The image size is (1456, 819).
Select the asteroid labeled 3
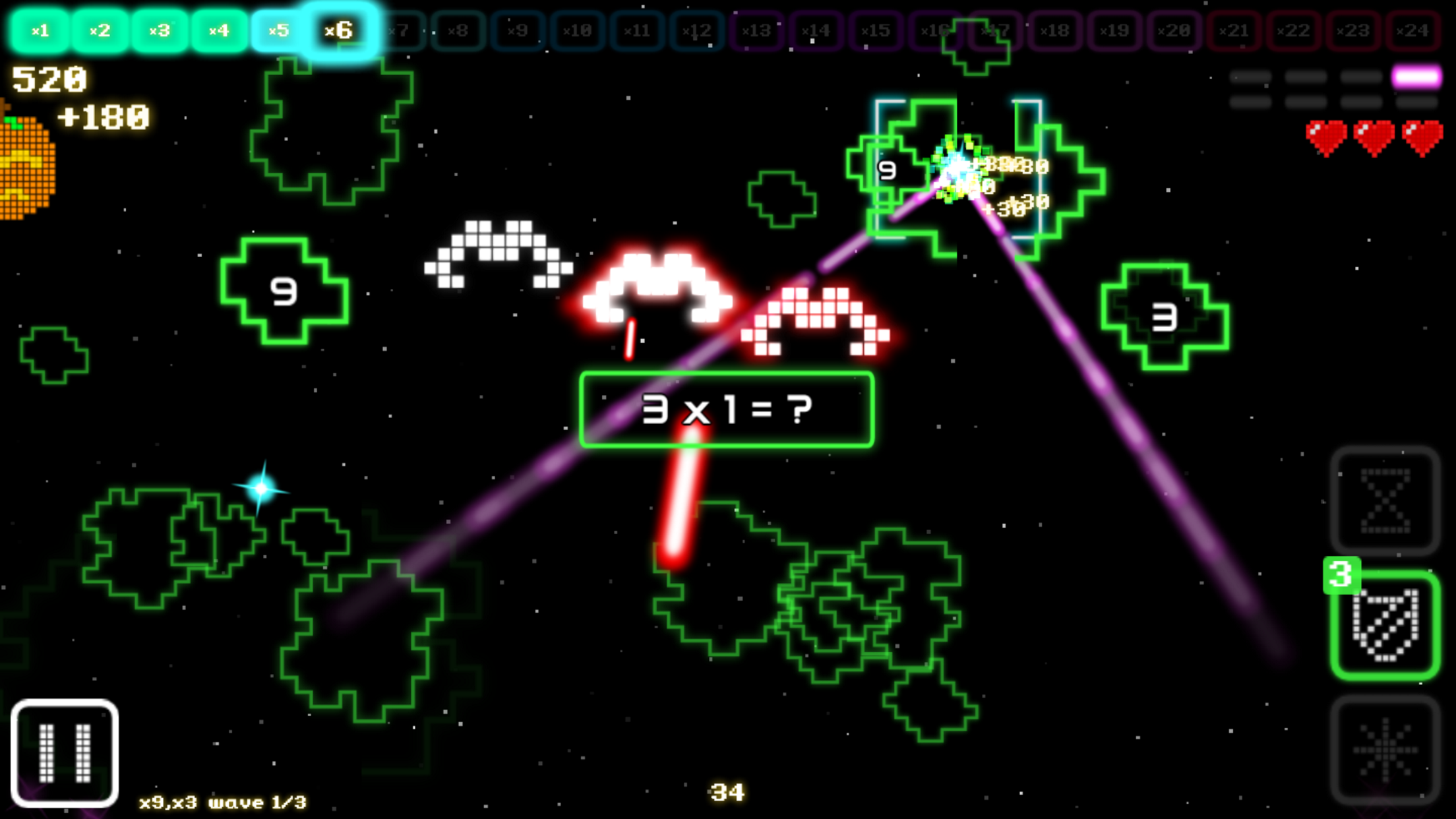[x=1164, y=317]
